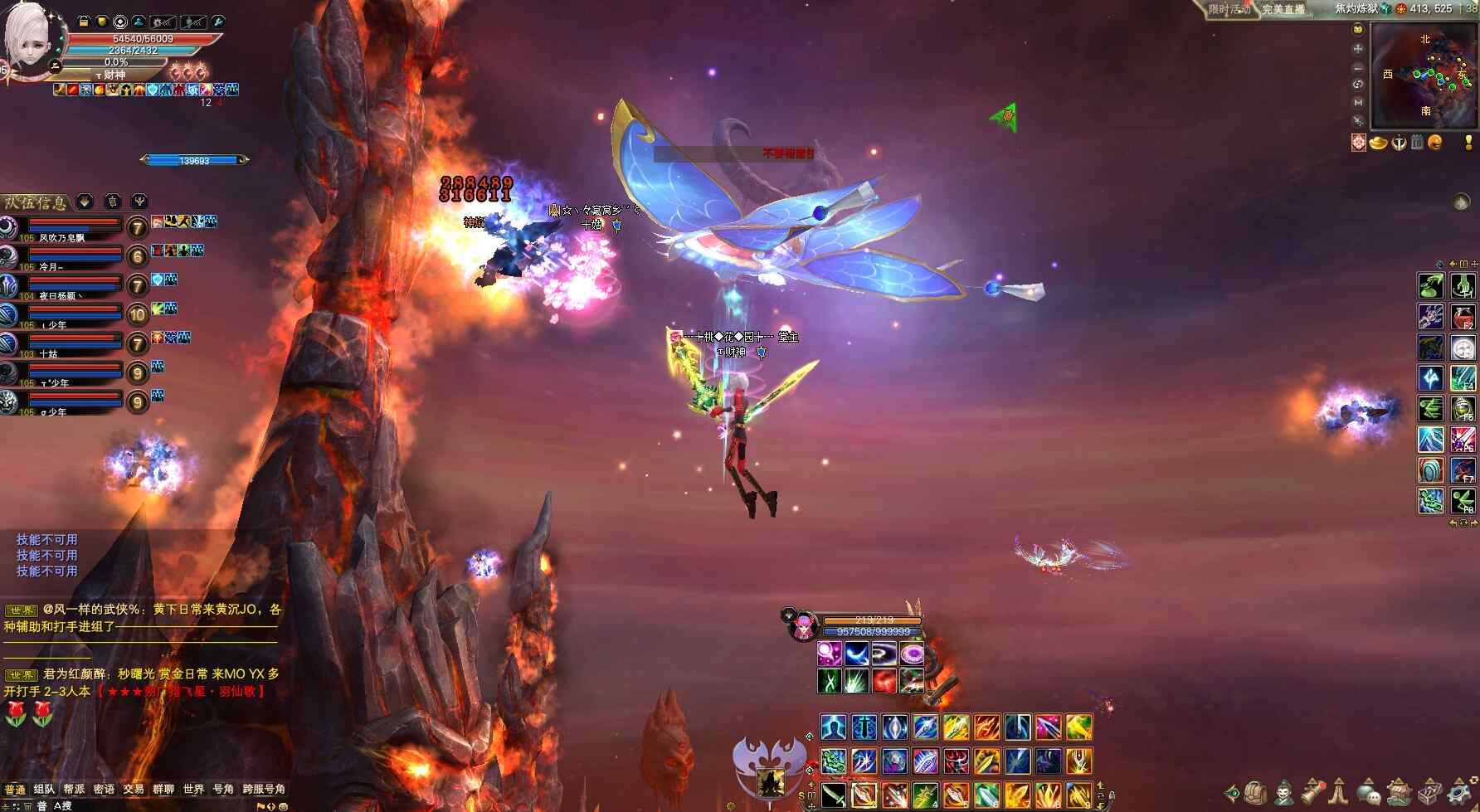Open the 跨服号角 chat tab
Image resolution: width=1480 pixels, height=812 pixels.
(x=264, y=789)
